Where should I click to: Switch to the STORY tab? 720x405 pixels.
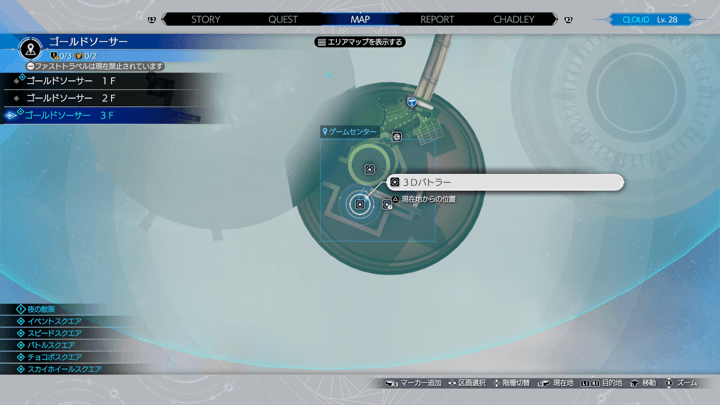pos(205,19)
